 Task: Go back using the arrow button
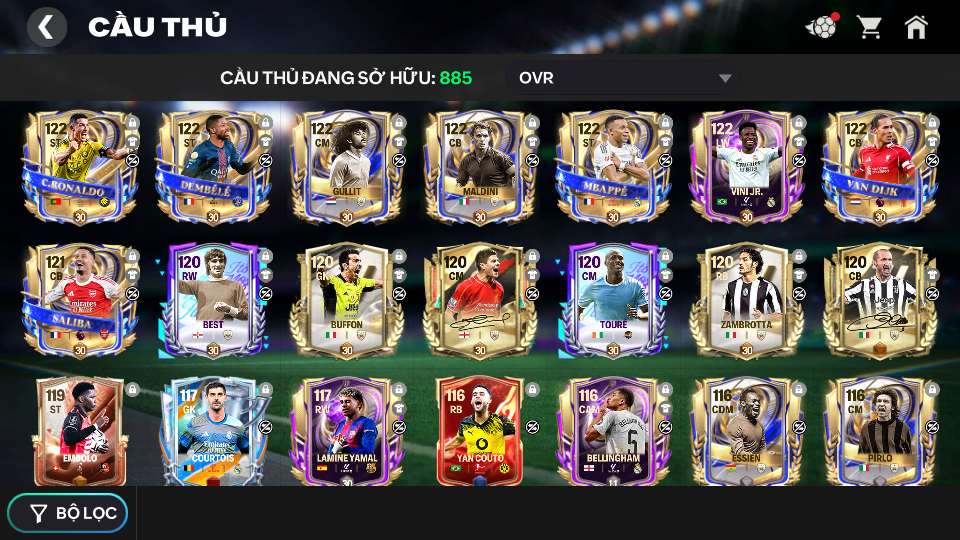click(x=46, y=27)
